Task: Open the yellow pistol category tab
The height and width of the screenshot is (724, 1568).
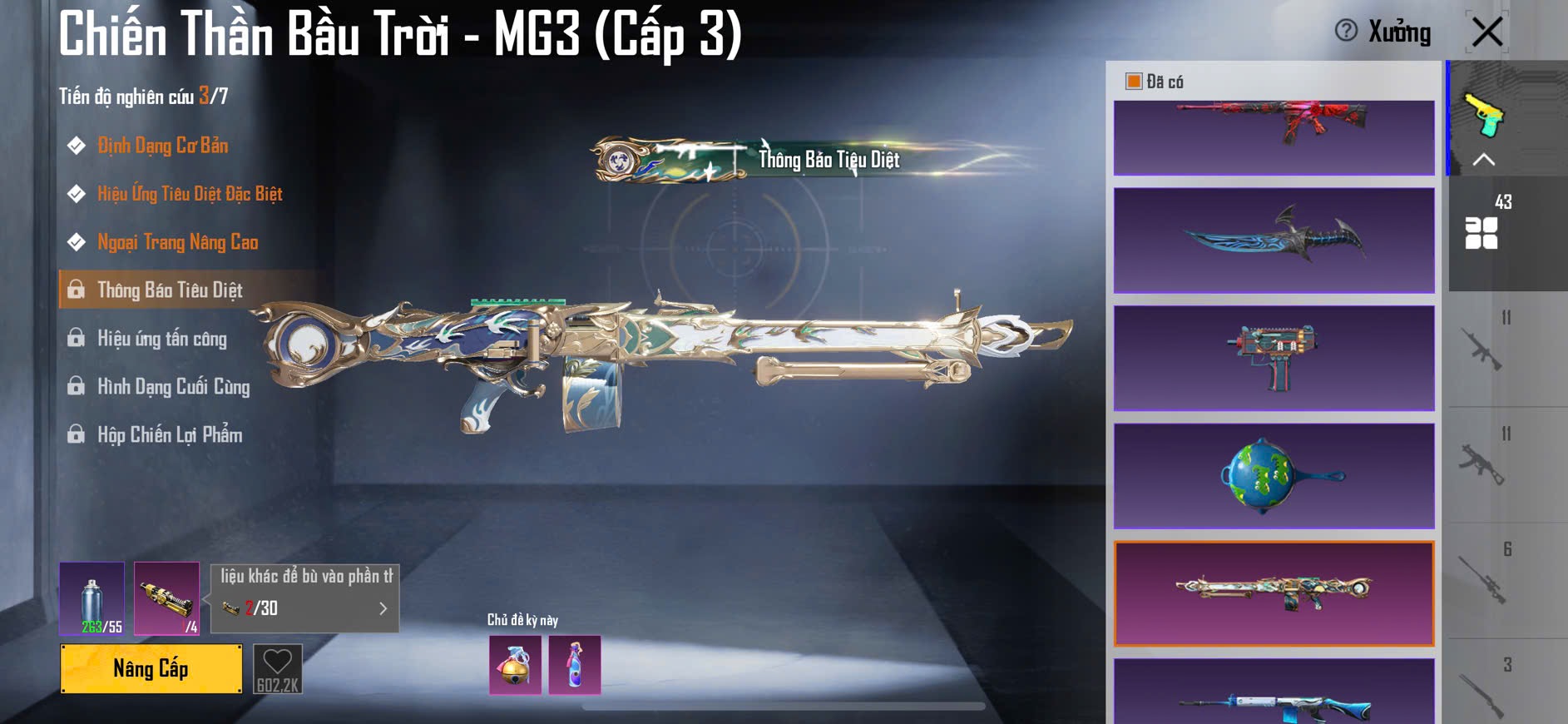Action: pos(1484,117)
